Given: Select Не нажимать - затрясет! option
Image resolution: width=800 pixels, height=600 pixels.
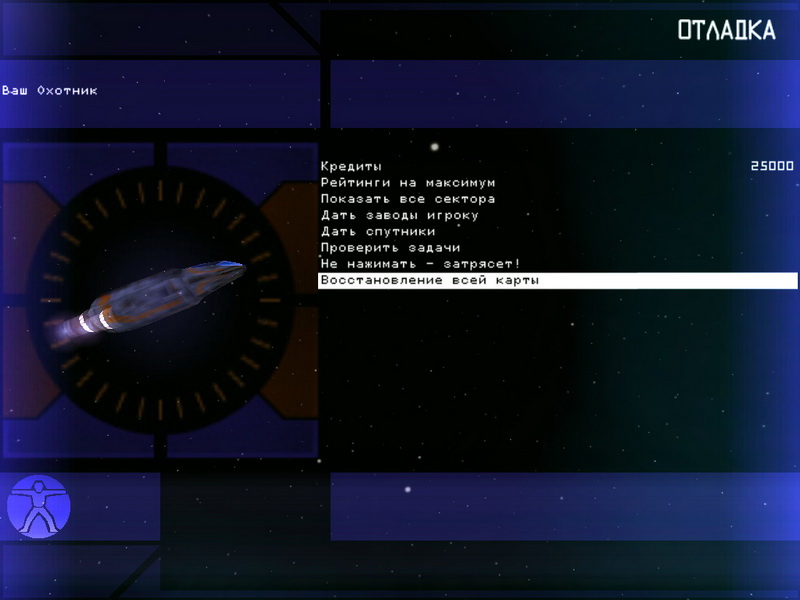Looking at the screenshot, I should point(421,263).
